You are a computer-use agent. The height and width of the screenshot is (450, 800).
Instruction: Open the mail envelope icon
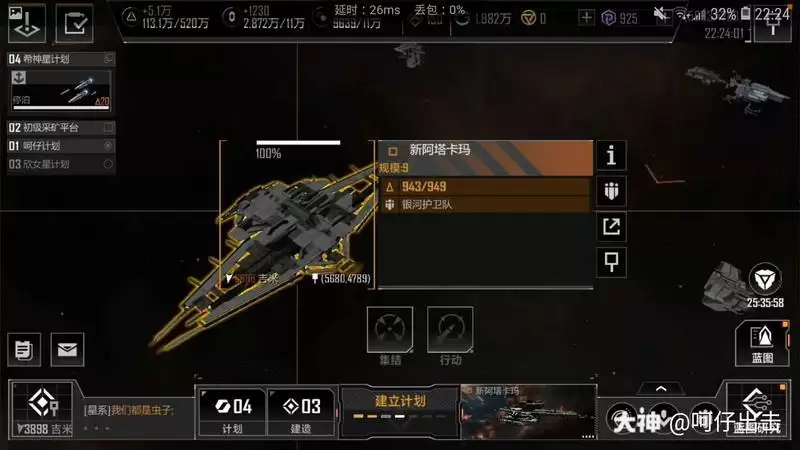tap(67, 349)
